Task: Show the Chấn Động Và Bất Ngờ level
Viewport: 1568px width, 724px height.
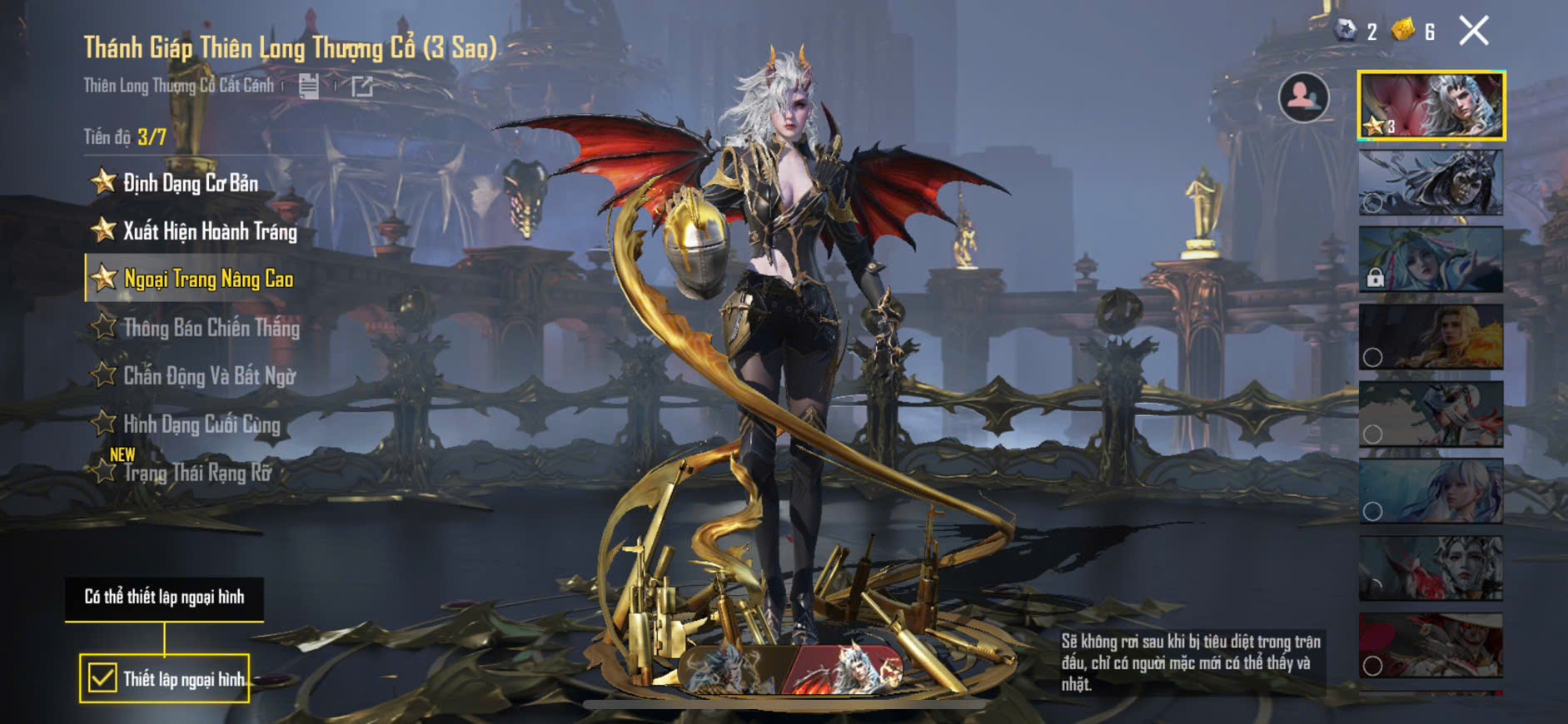Action: point(209,376)
